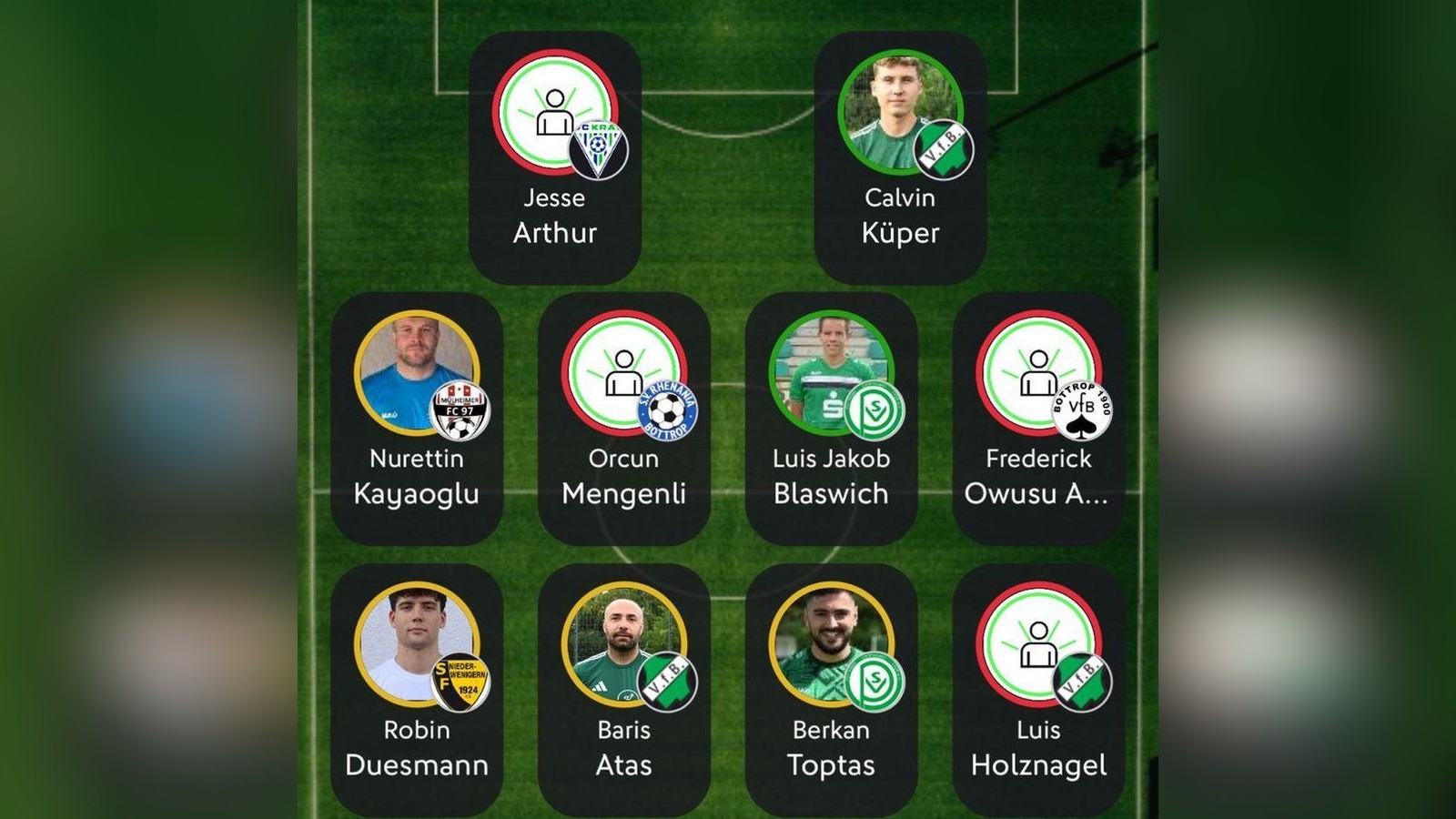Select Jesse Arthur's player card

point(554,158)
